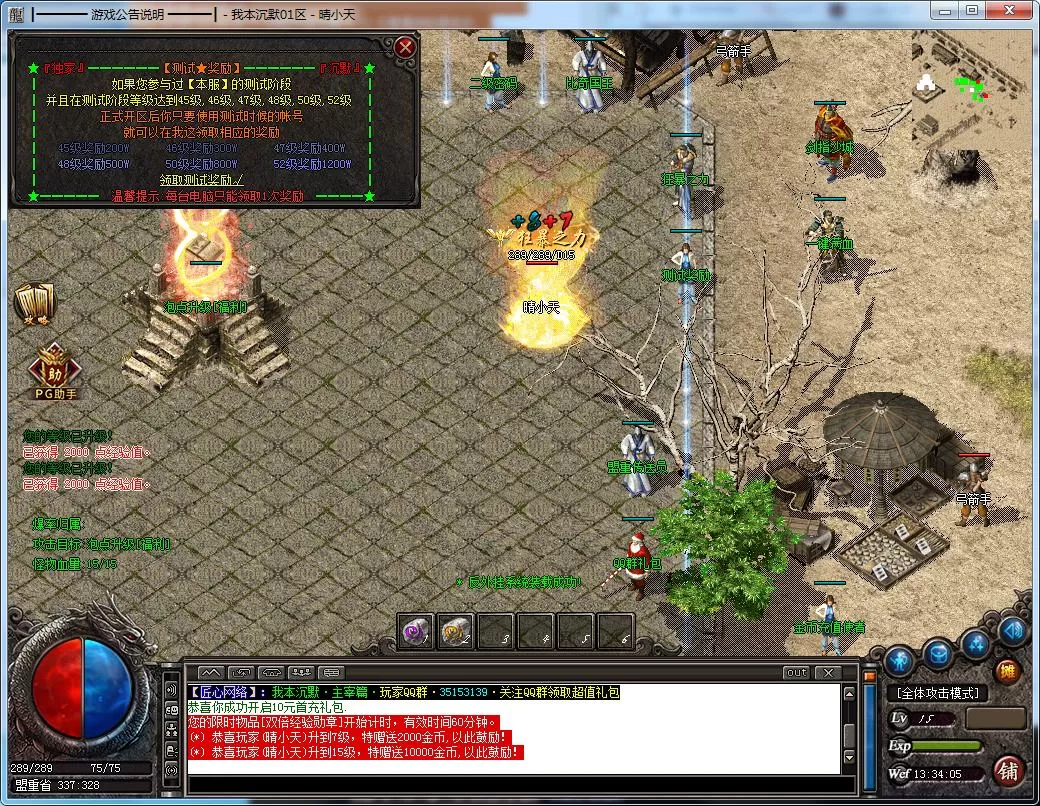Select the purple scroll in hotbar slot 1
The image size is (1040, 806).
[x=416, y=631]
